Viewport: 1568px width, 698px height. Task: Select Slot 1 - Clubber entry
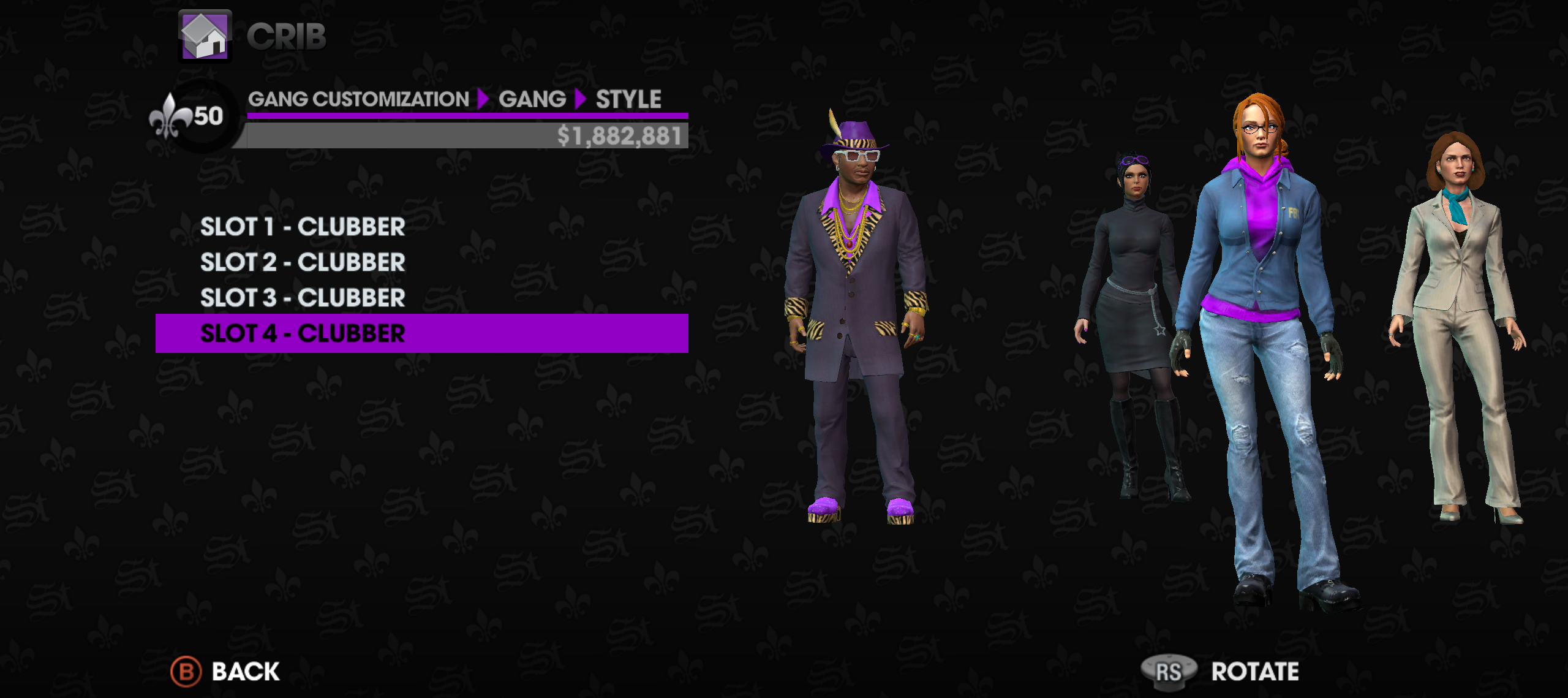[x=303, y=227]
